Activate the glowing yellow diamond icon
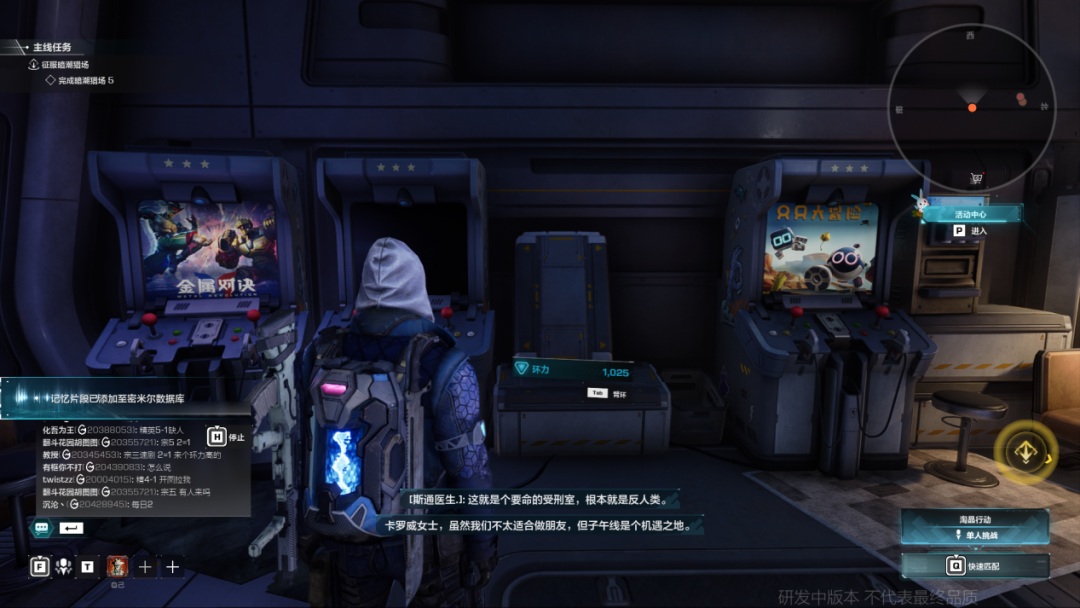Image resolution: width=1080 pixels, height=608 pixels. point(1026,452)
